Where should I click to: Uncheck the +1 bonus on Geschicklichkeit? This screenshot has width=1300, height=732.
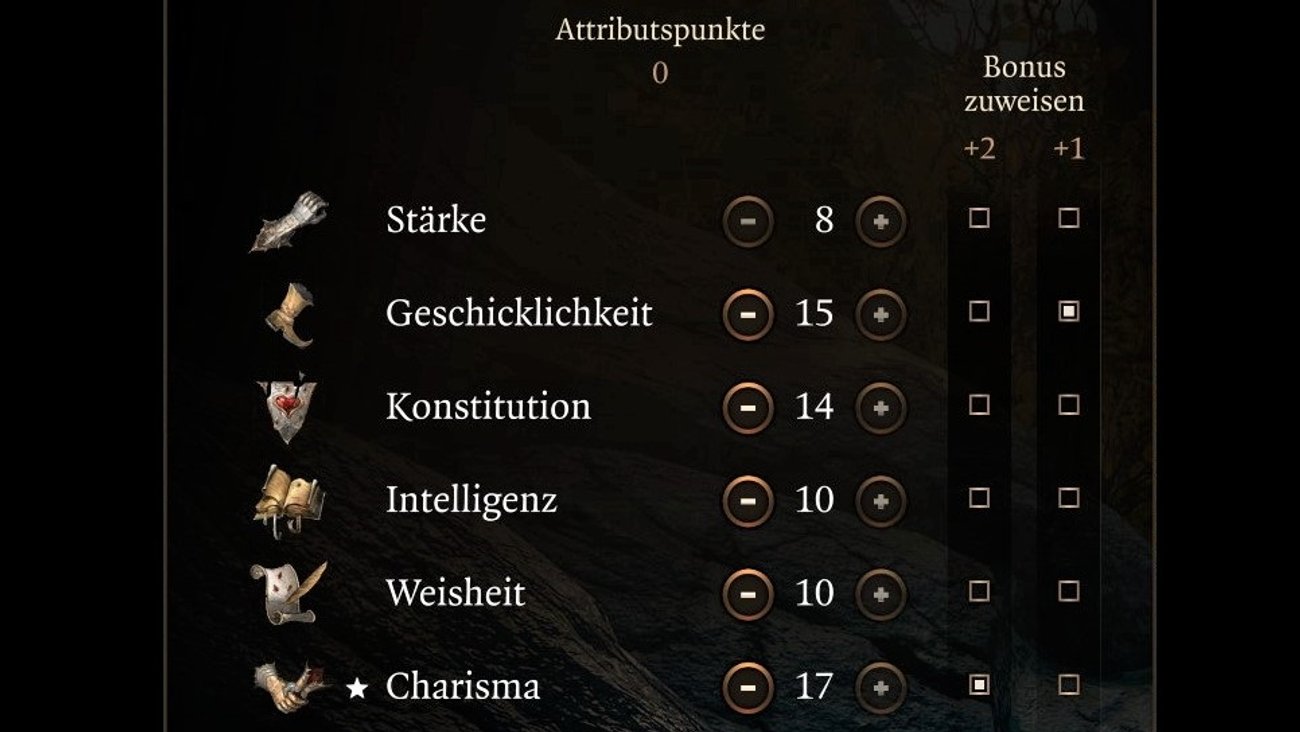click(x=1068, y=312)
